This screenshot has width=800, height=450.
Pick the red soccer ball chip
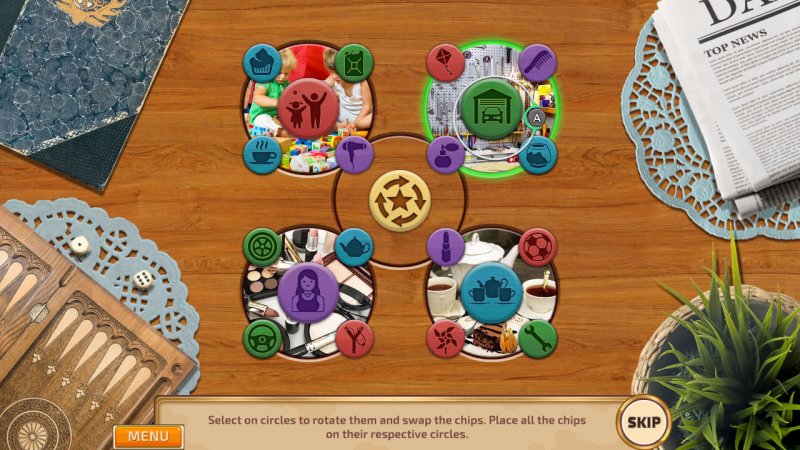pos(537,246)
